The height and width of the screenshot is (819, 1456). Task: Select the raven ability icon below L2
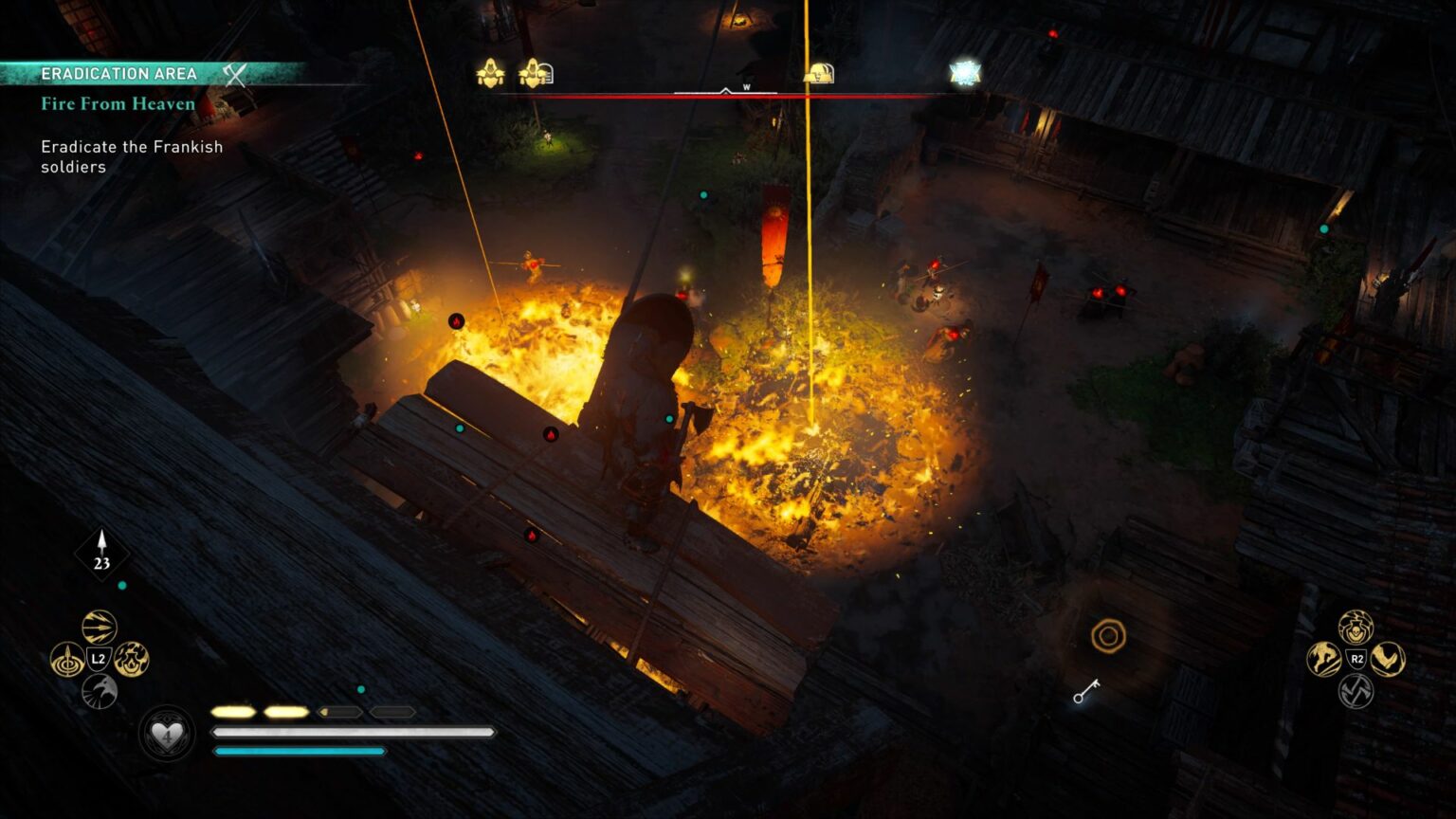pos(99,692)
